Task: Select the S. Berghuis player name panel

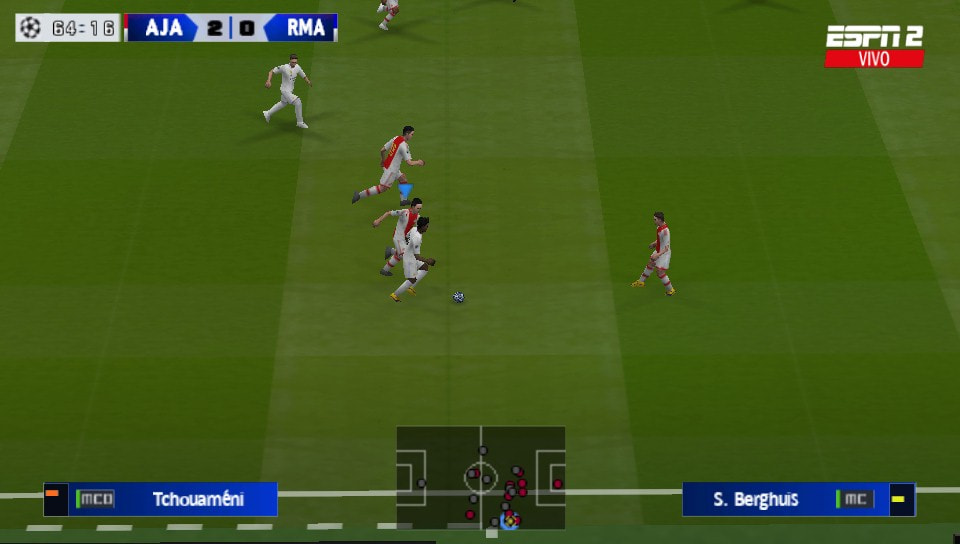Action: coord(797,499)
